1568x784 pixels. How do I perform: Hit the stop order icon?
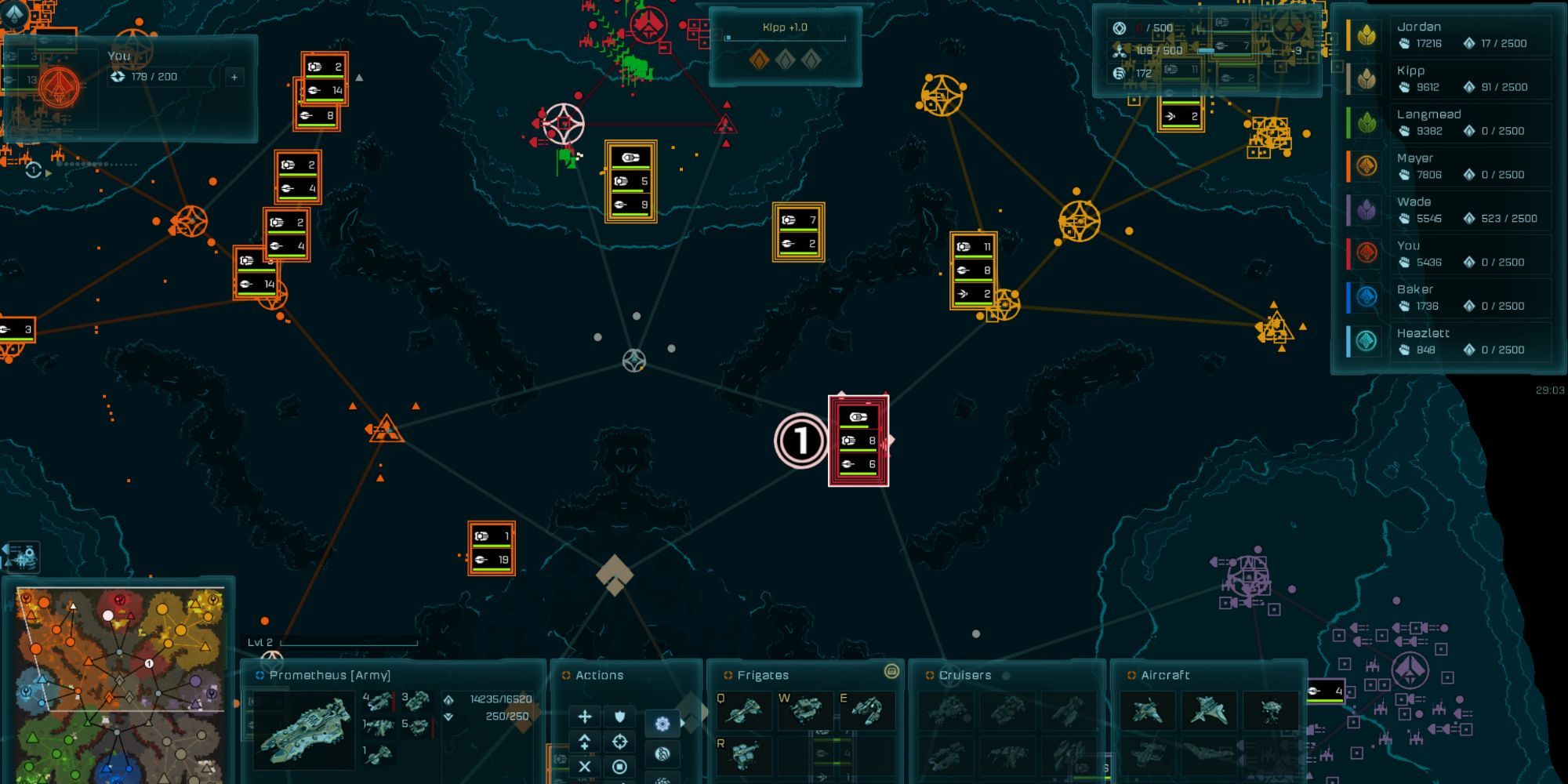(619, 767)
